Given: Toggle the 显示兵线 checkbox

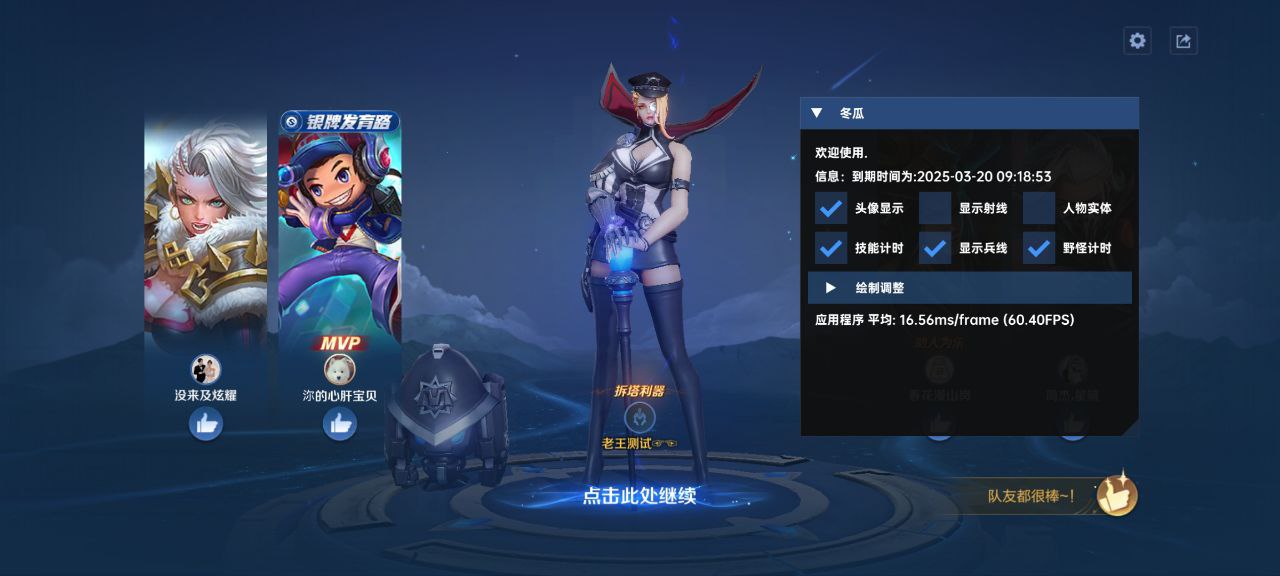Looking at the screenshot, I should coord(935,248).
